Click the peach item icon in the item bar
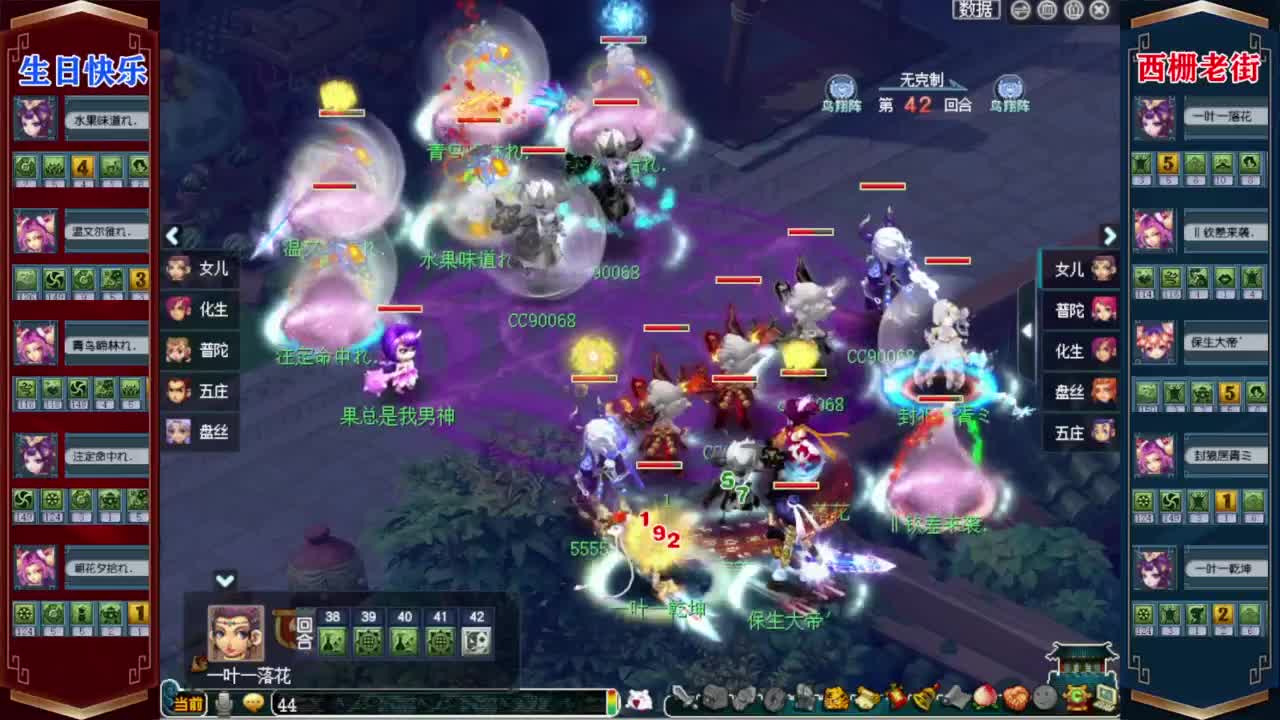The height and width of the screenshot is (720, 1280). (985, 702)
